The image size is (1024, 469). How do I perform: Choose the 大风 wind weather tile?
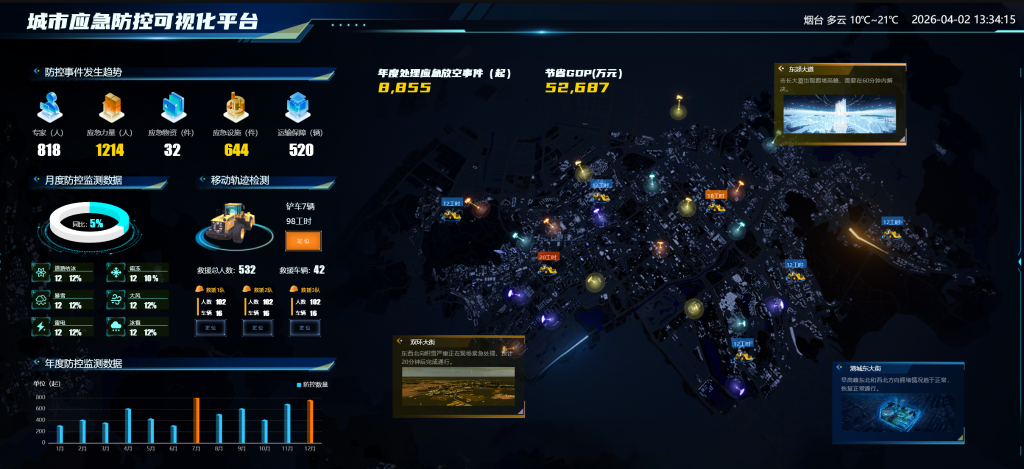[137, 298]
